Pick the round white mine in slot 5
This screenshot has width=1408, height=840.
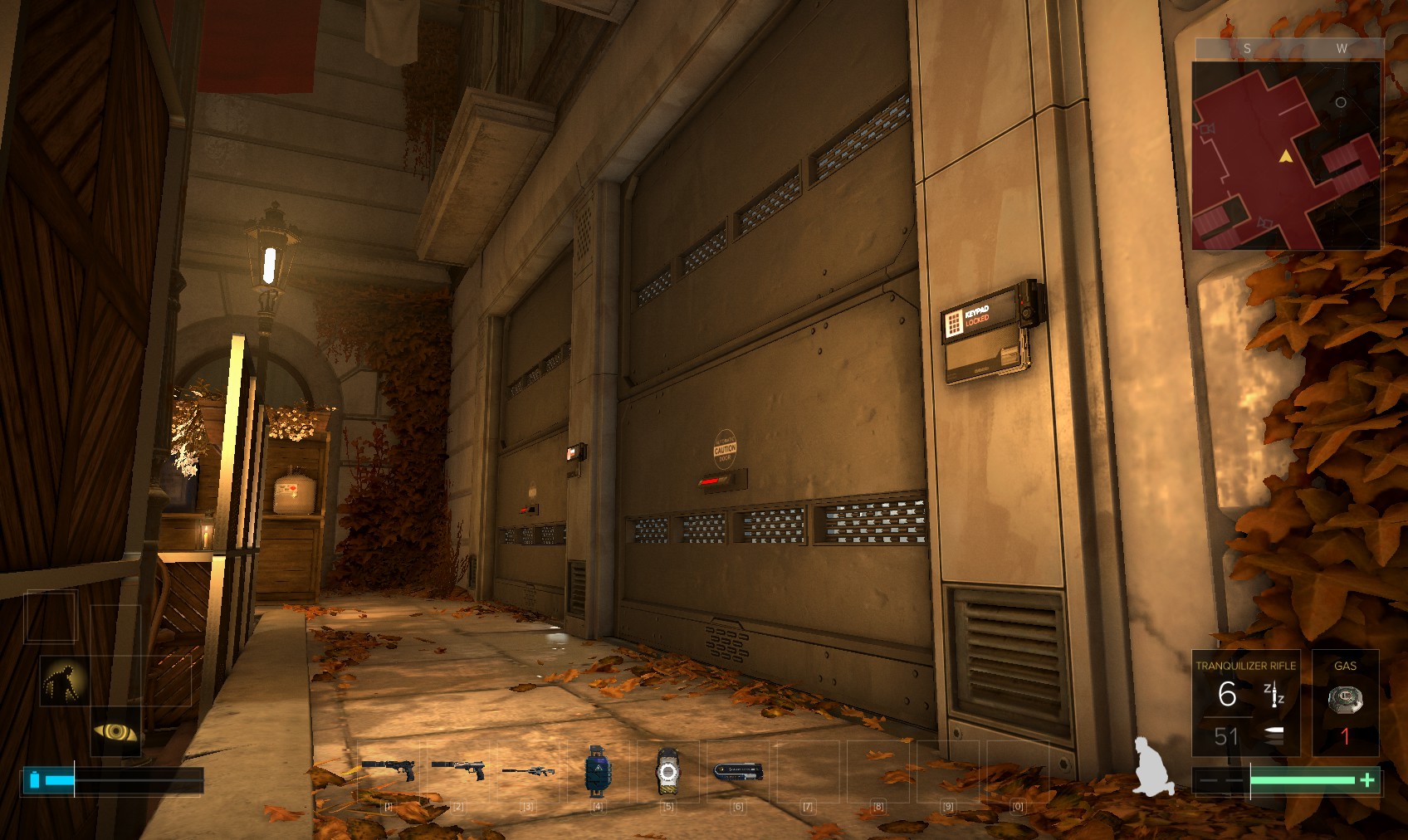[667, 771]
